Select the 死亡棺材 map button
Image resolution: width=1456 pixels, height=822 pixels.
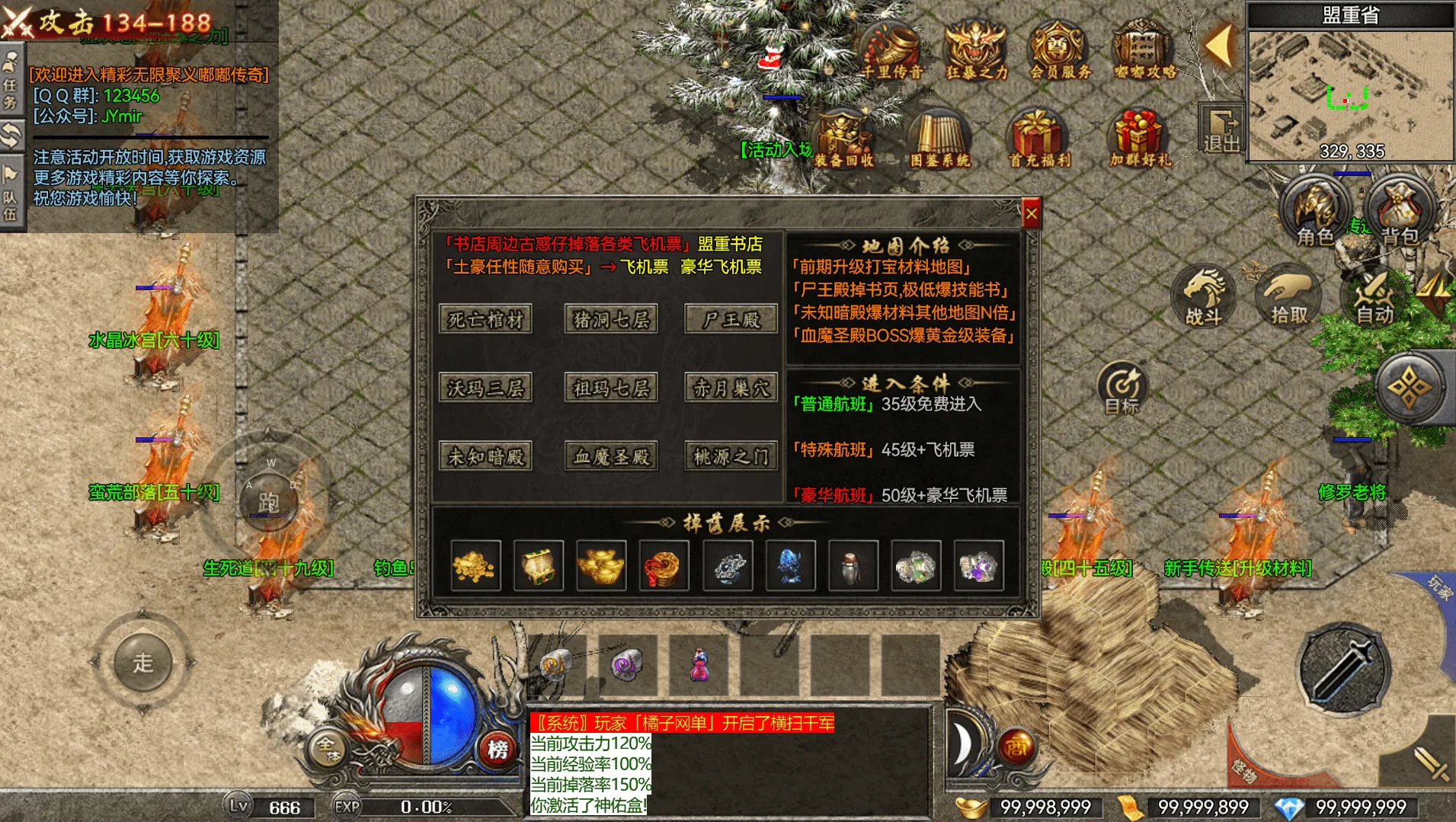pyautogui.click(x=485, y=319)
